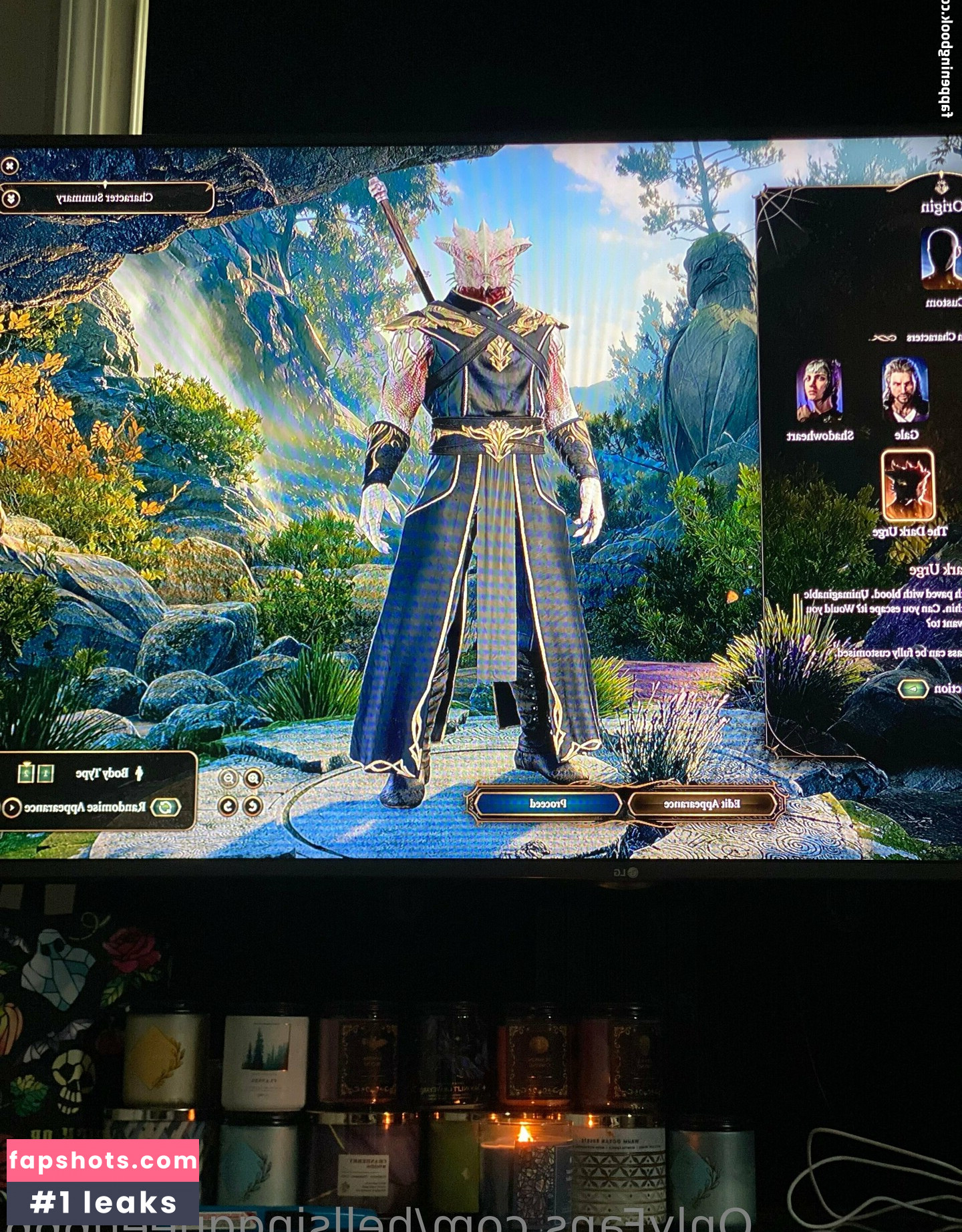Screen dimensions: 962x1232
Task: Select Body Type 2
Action: pyautogui.click(x=25, y=774)
